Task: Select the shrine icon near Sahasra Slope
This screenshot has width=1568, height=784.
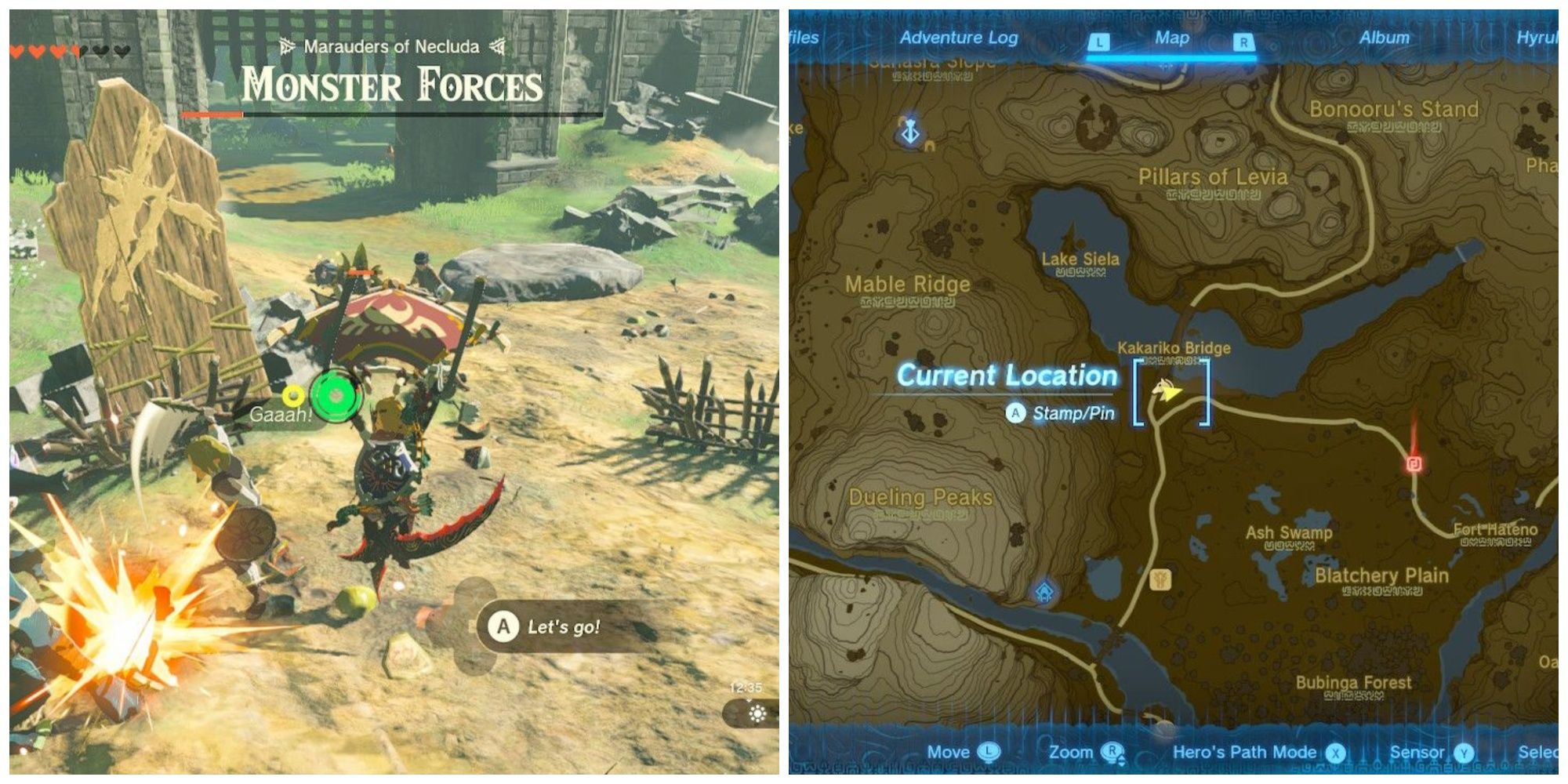Action: pos(909,131)
